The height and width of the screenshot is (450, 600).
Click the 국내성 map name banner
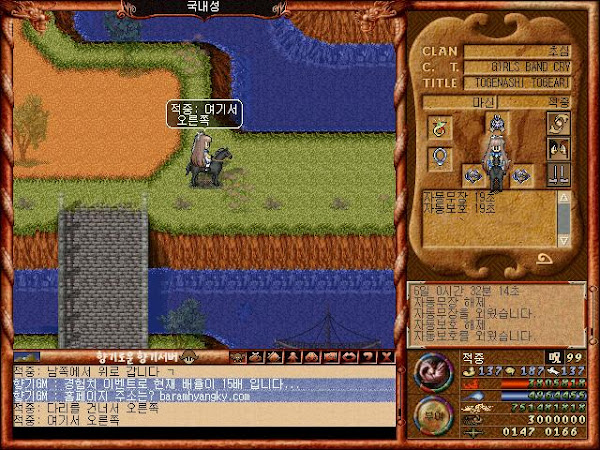207,7
